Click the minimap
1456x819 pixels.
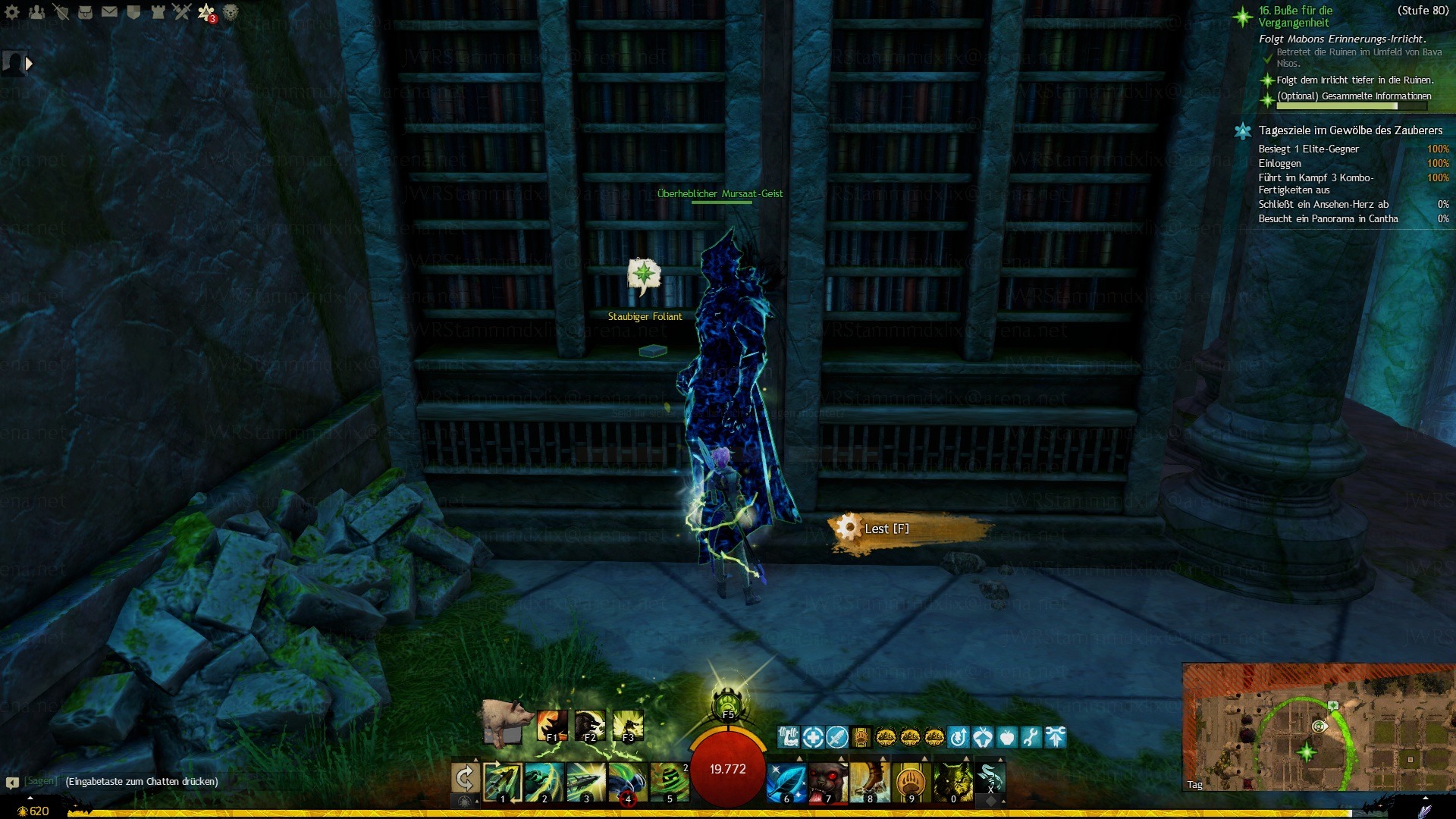point(1318,726)
